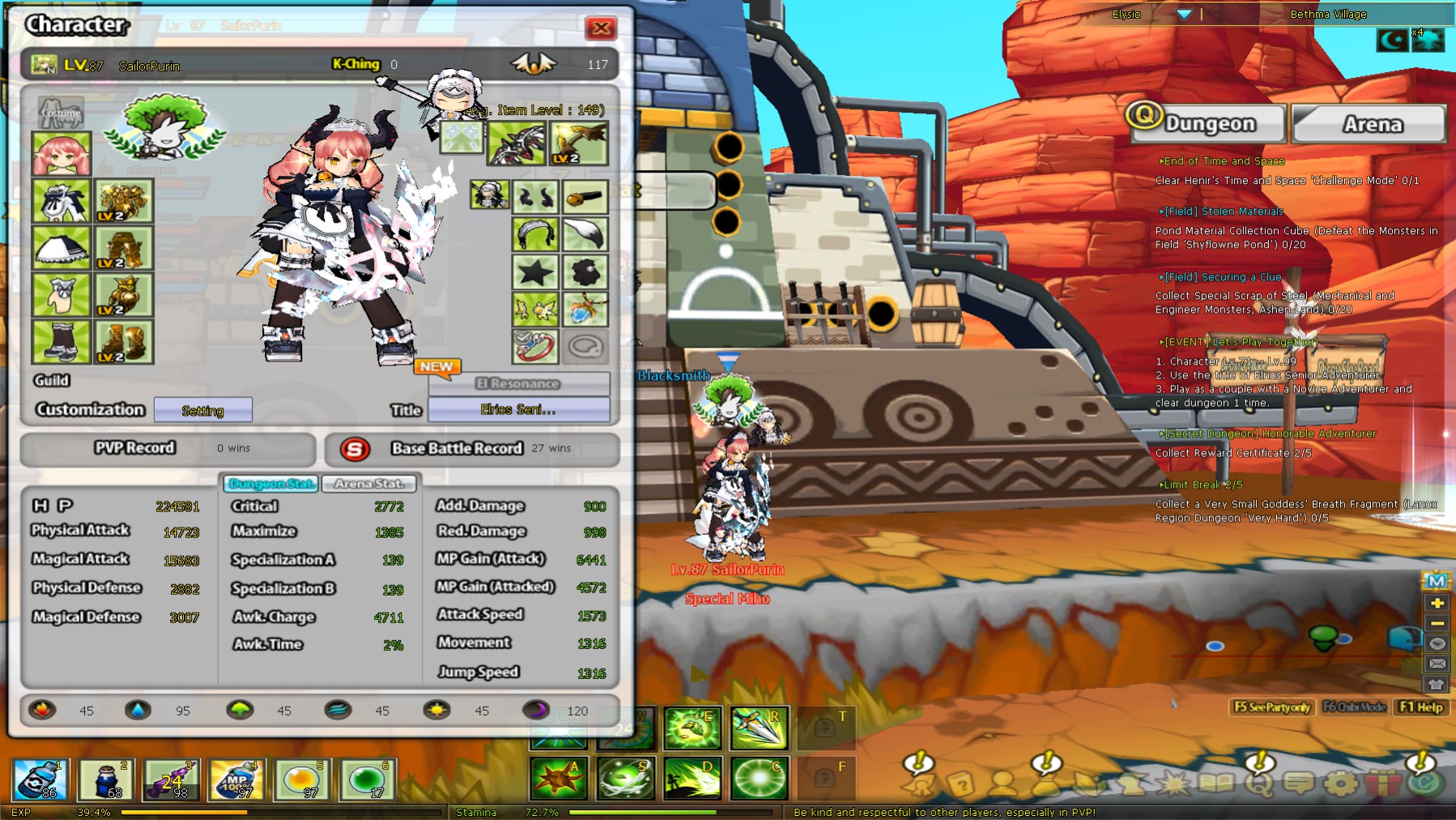Open the book icon in the bottom menu
This screenshot has height=820, width=1456.
coord(1217,782)
